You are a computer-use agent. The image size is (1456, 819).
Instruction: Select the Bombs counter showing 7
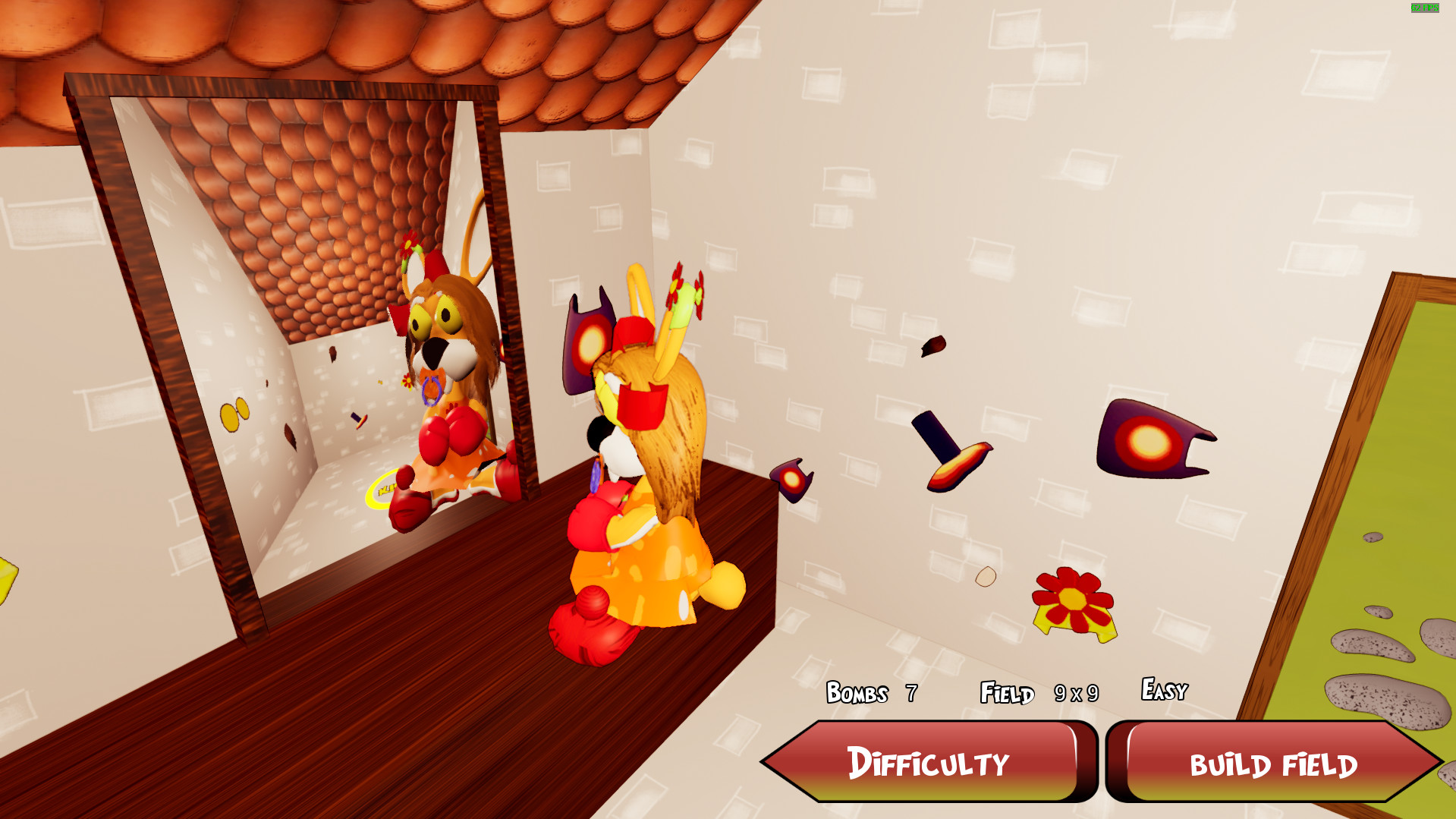click(870, 693)
